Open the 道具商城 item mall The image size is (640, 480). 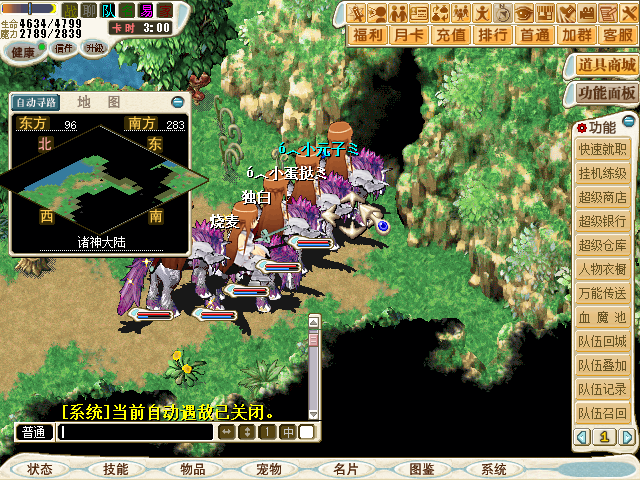[x=606, y=66]
